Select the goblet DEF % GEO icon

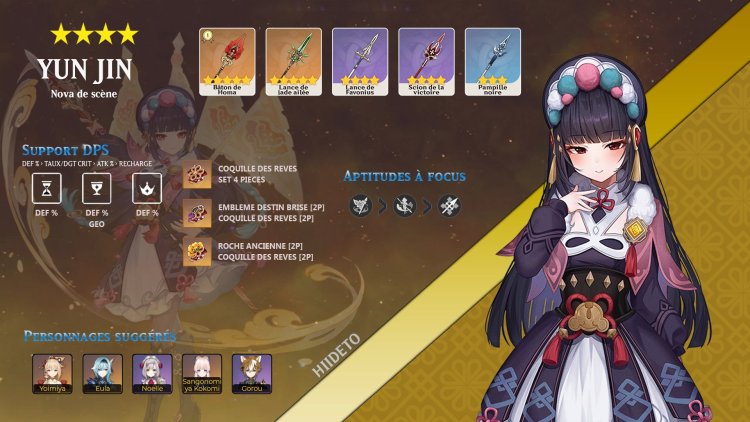(97, 188)
